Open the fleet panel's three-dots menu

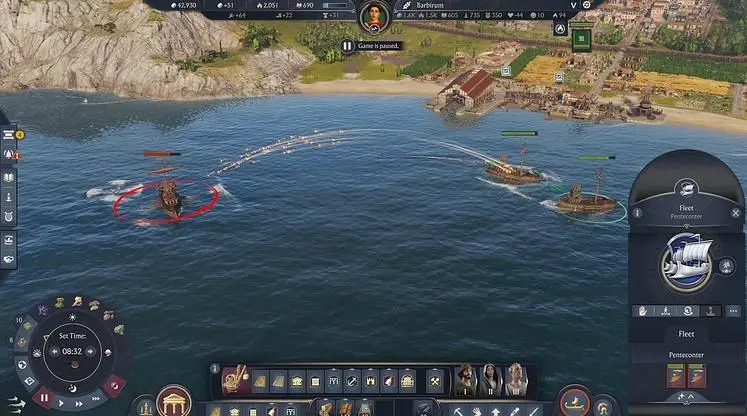734,311
